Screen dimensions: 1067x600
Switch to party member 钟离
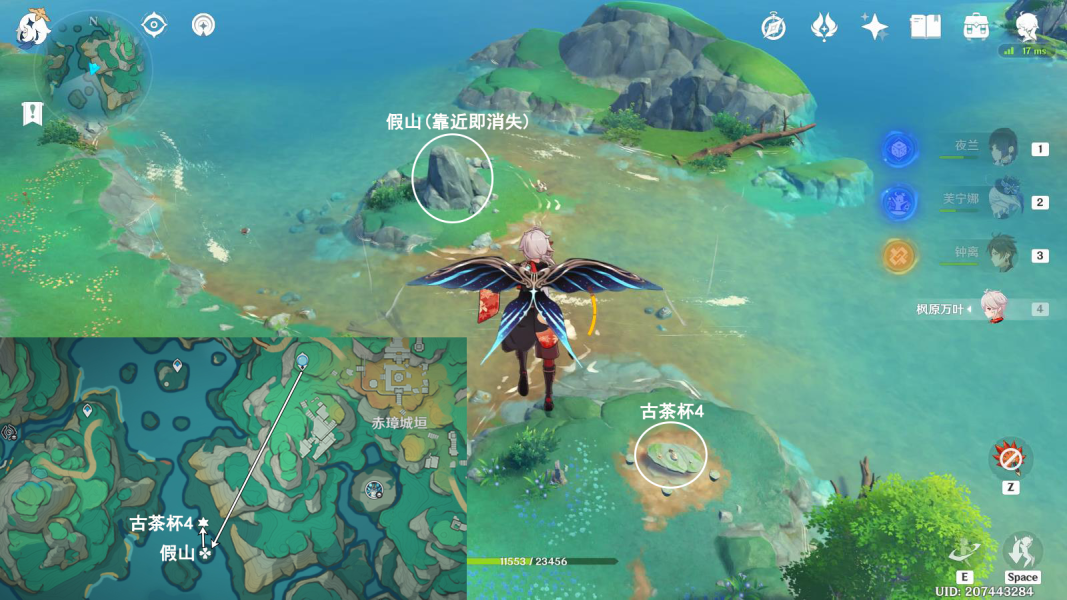(1000, 255)
